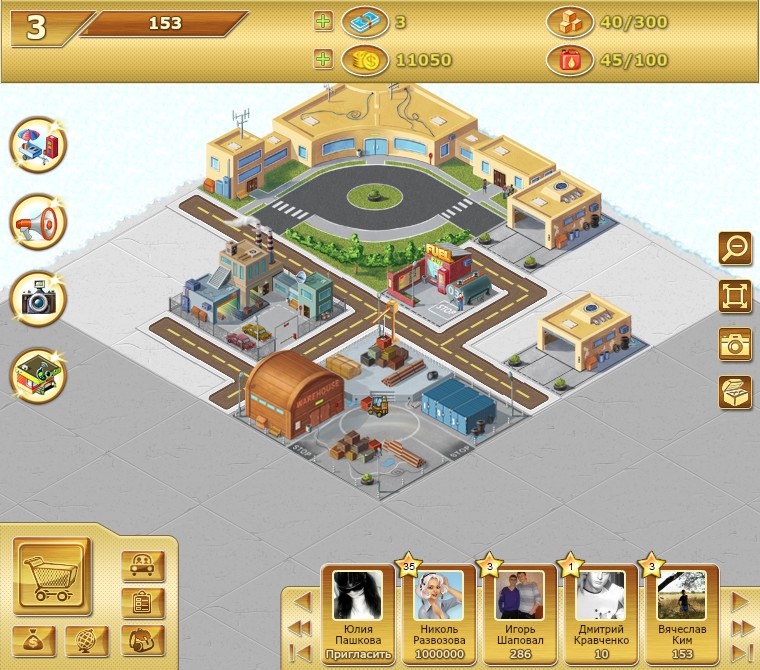This screenshot has height=670, width=760.
Task: Select friend Дмитрий Кравченко's avatar
Action: pos(601,596)
